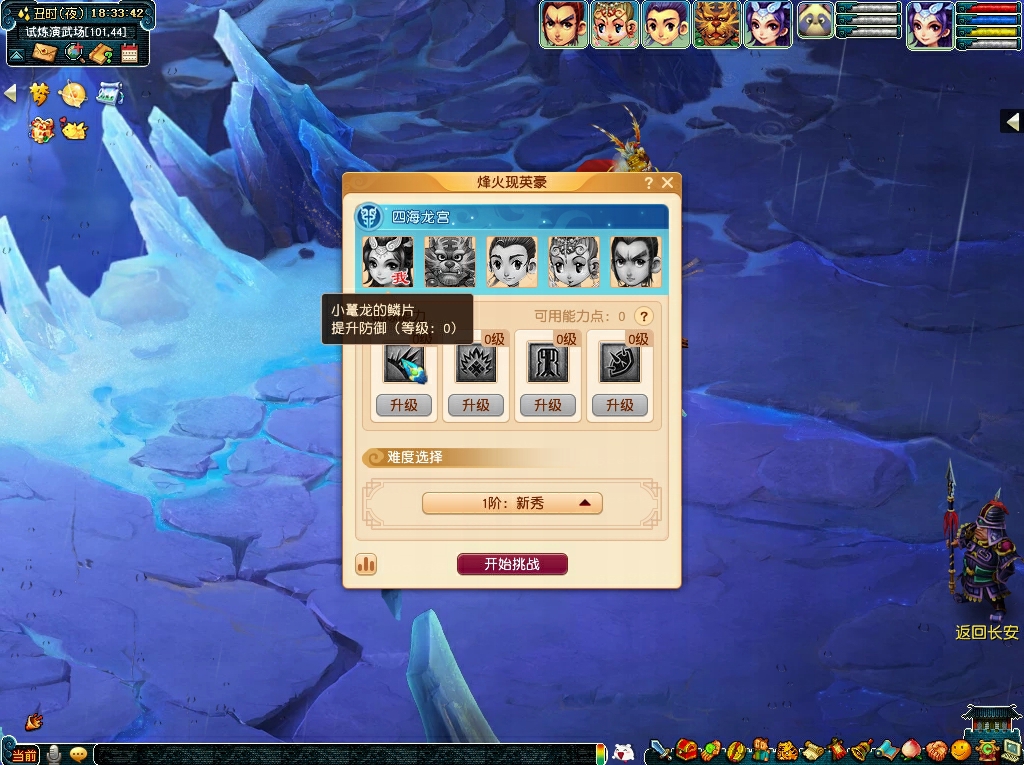1024x765 pixels.
Task: Open the treasure chest toolbar icon
Action: (686, 750)
